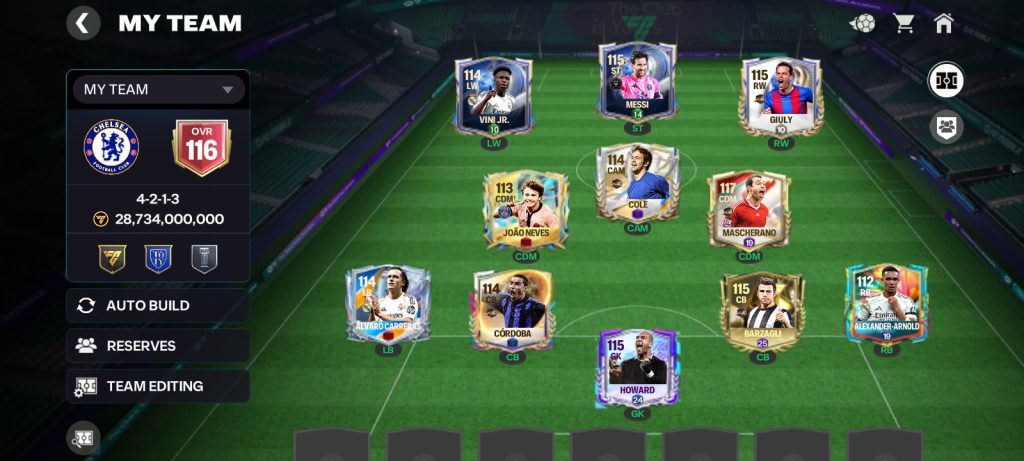This screenshot has width=1024, height=461.
Task: Click the OVR 116 team rating badge
Action: (201, 148)
